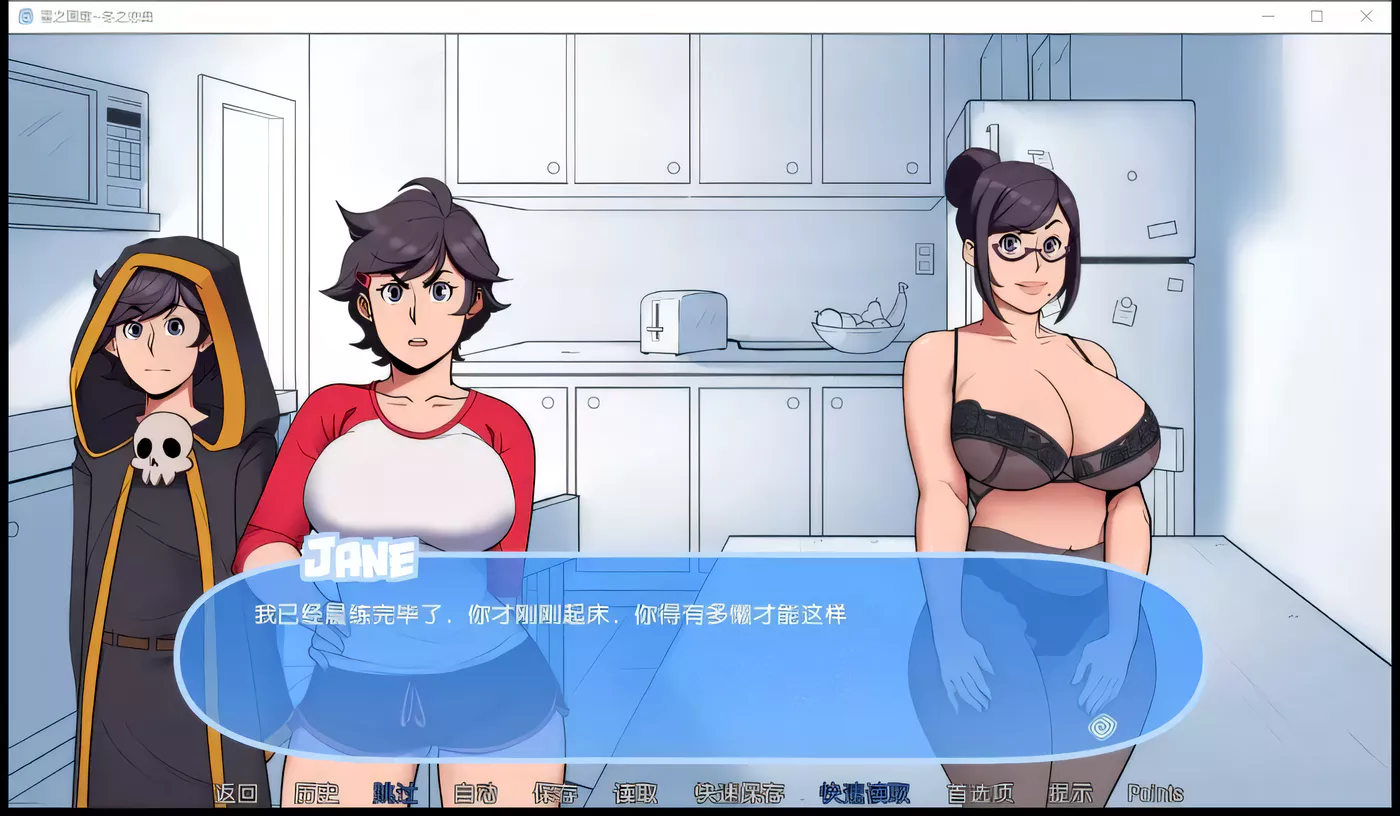Click the 提示 (Hints) option

pos(1069,793)
